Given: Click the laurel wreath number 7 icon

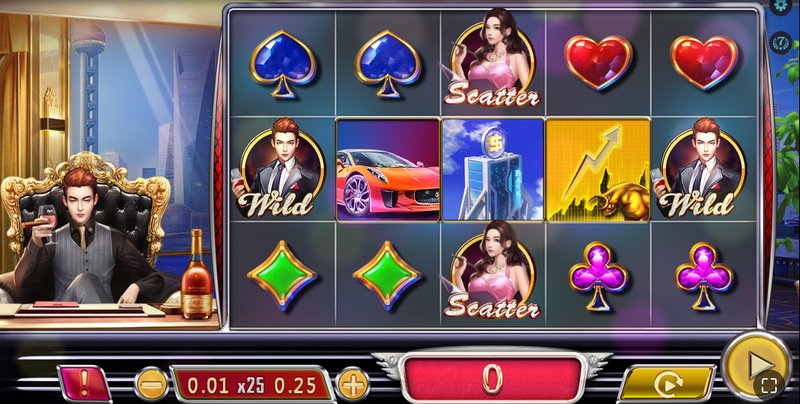Looking at the screenshot, I should (782, 42).
